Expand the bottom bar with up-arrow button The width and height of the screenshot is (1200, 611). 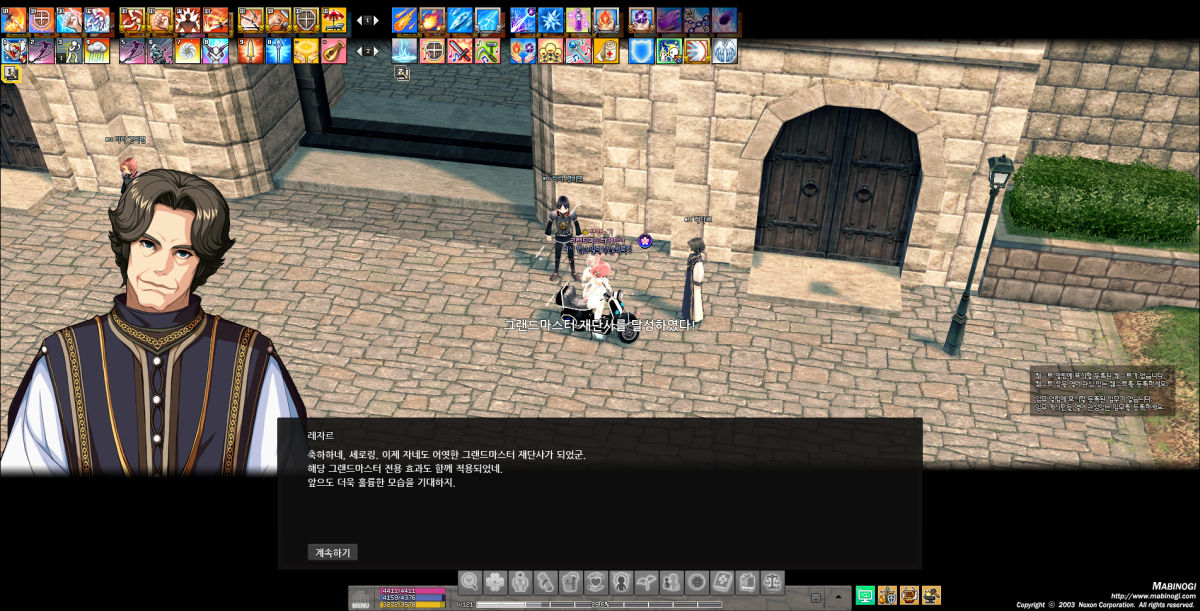click(x=838, y=597)
